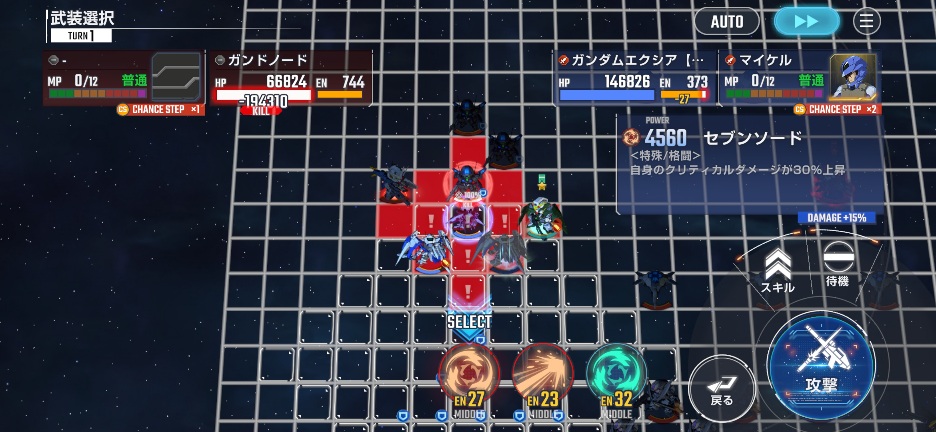Toggle the fast-forward speed button
This screenshot has height=432, width=936.
click(x=807, y=21)
